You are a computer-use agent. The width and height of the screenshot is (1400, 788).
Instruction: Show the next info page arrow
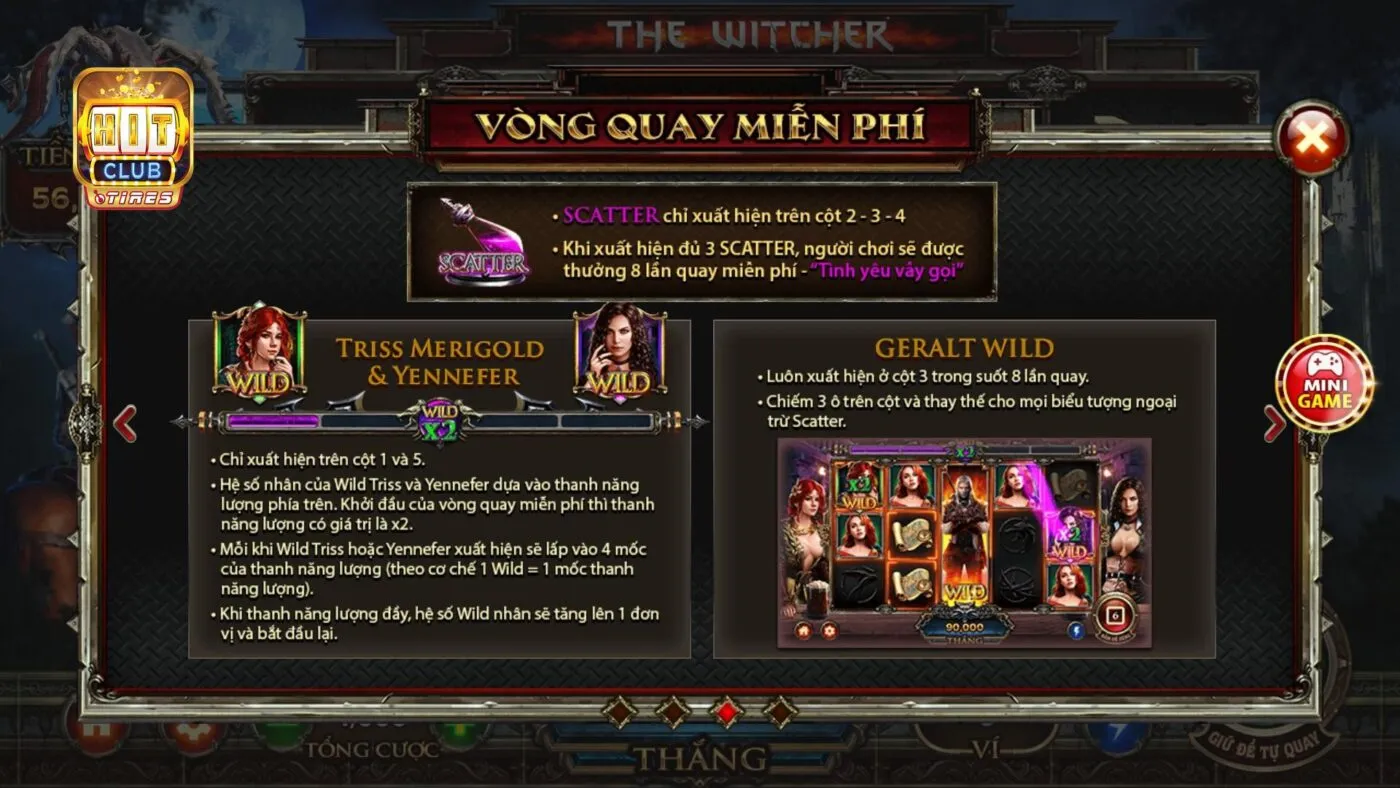click(x=1274, y=423)
